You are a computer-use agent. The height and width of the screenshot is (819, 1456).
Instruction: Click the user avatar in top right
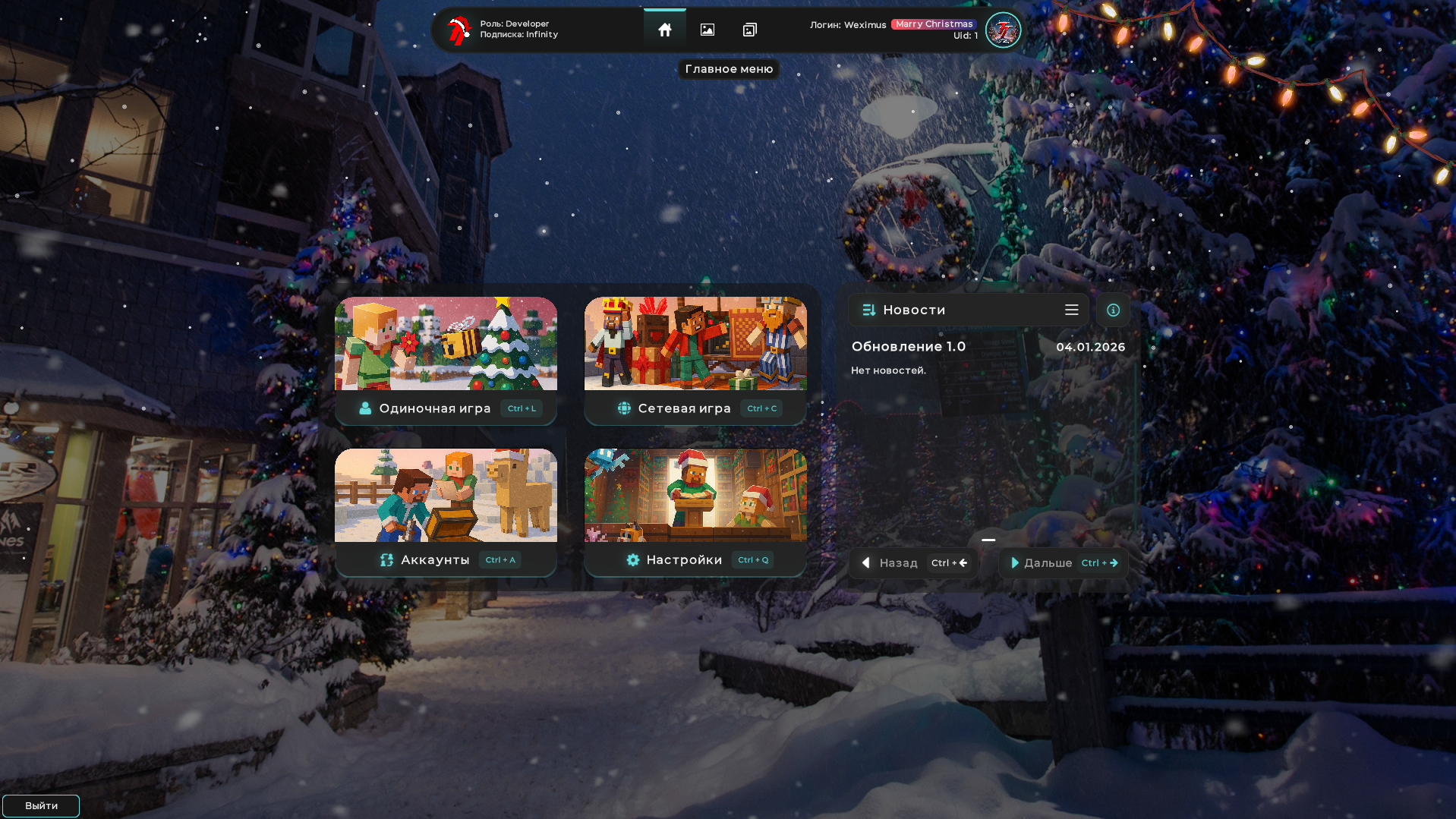point(1002,30)
